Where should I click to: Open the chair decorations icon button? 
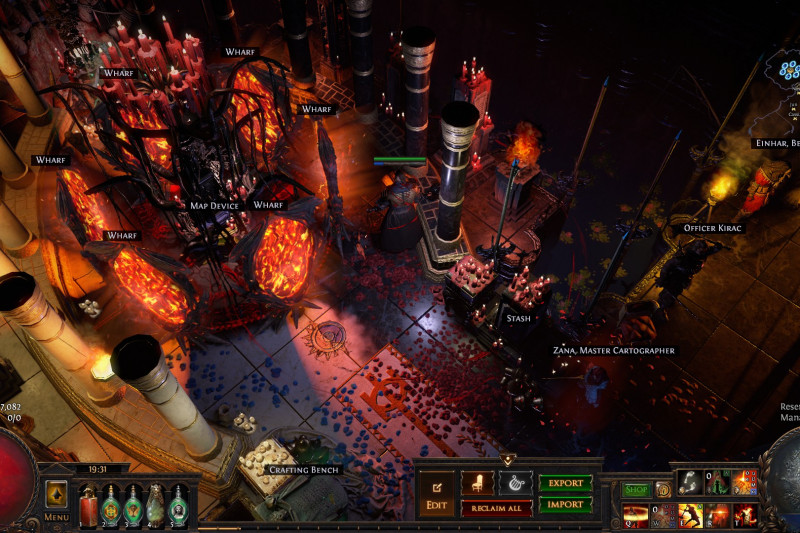477,483
